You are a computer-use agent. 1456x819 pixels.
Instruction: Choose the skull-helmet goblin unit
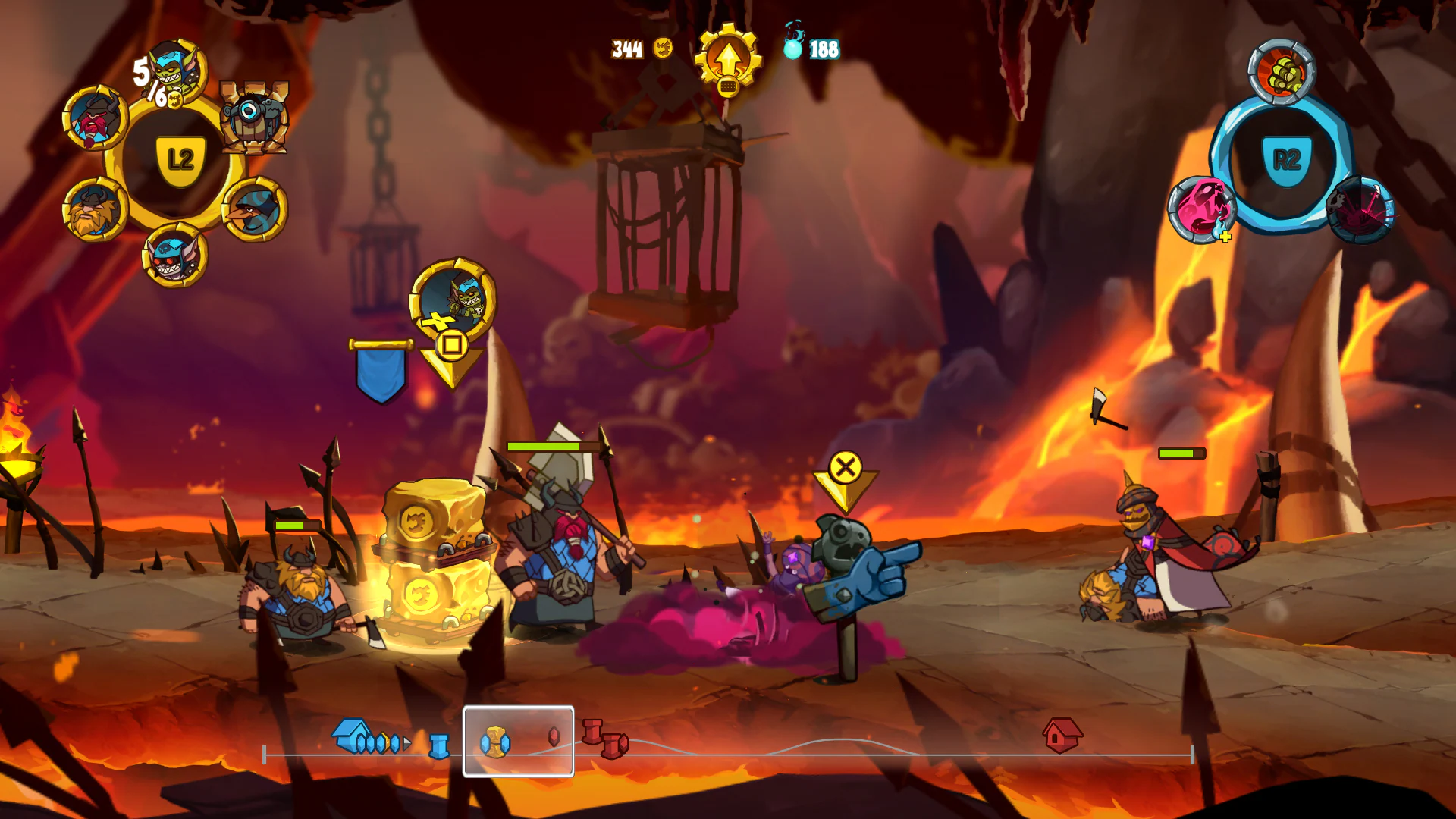coord(173,256)
